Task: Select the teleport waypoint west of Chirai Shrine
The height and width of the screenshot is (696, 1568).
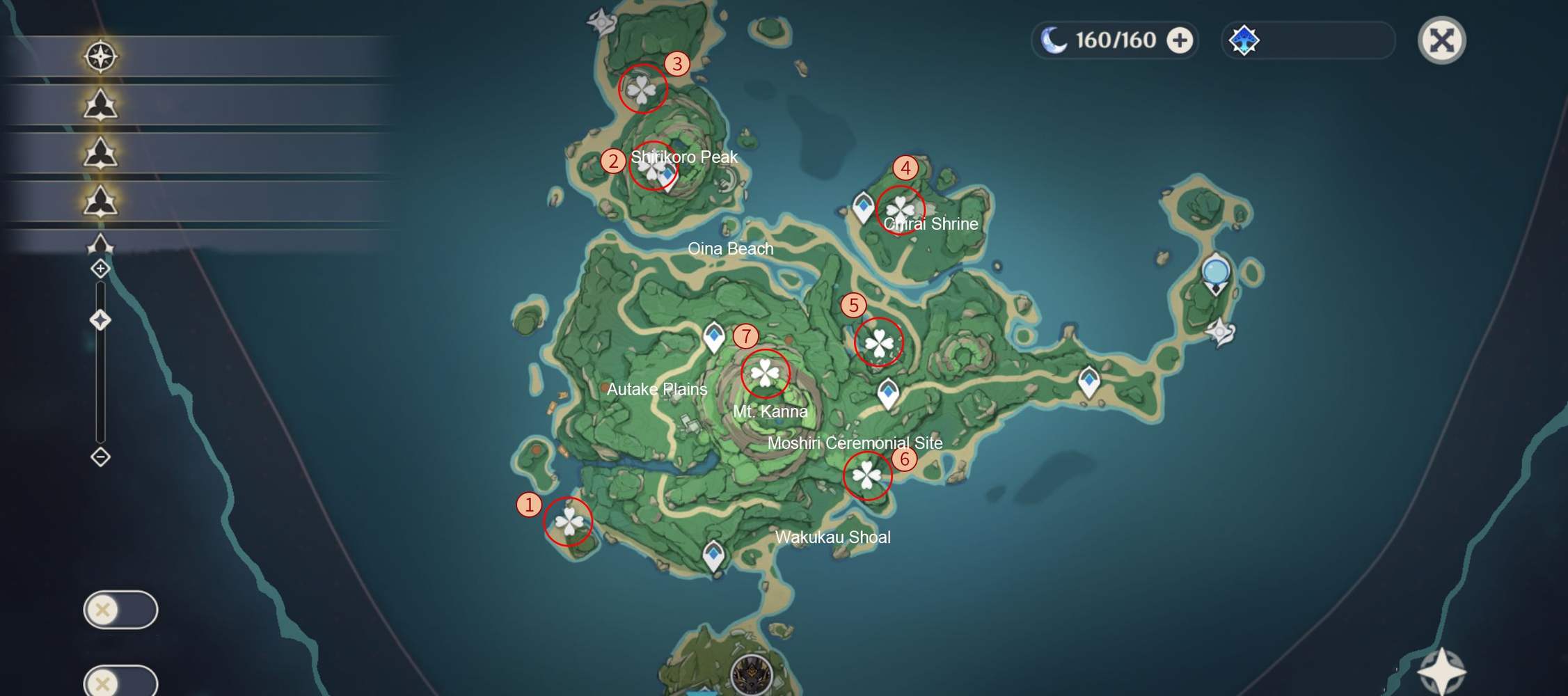Action: point(862,206)
